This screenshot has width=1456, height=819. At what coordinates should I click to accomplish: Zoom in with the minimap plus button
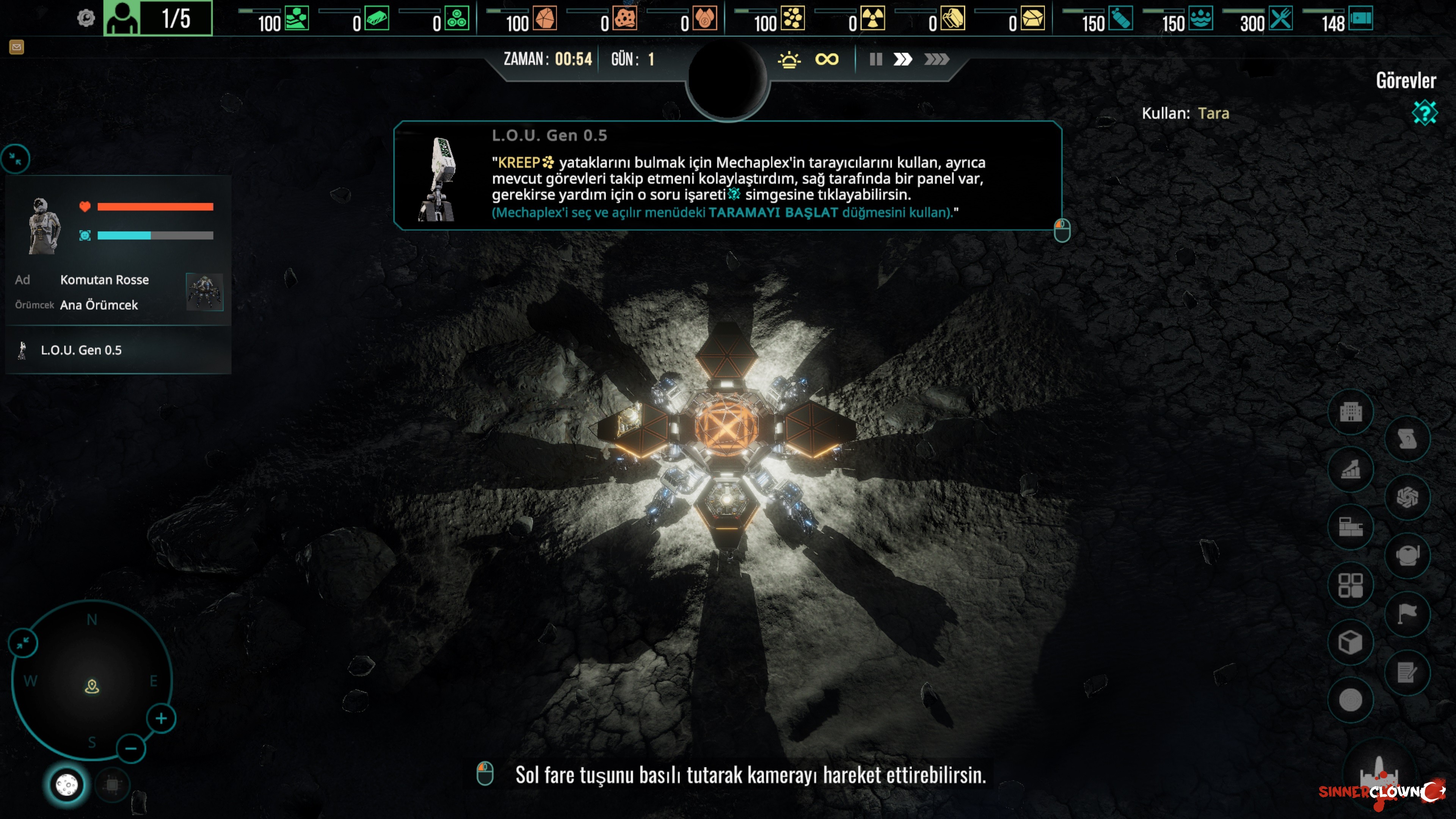tap(161, 719)
